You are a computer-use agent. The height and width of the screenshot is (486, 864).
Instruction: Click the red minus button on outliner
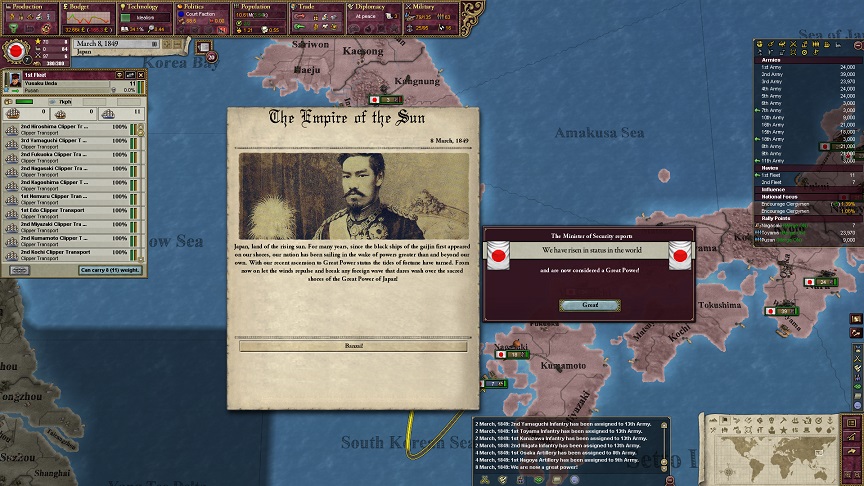click(857, 44)
